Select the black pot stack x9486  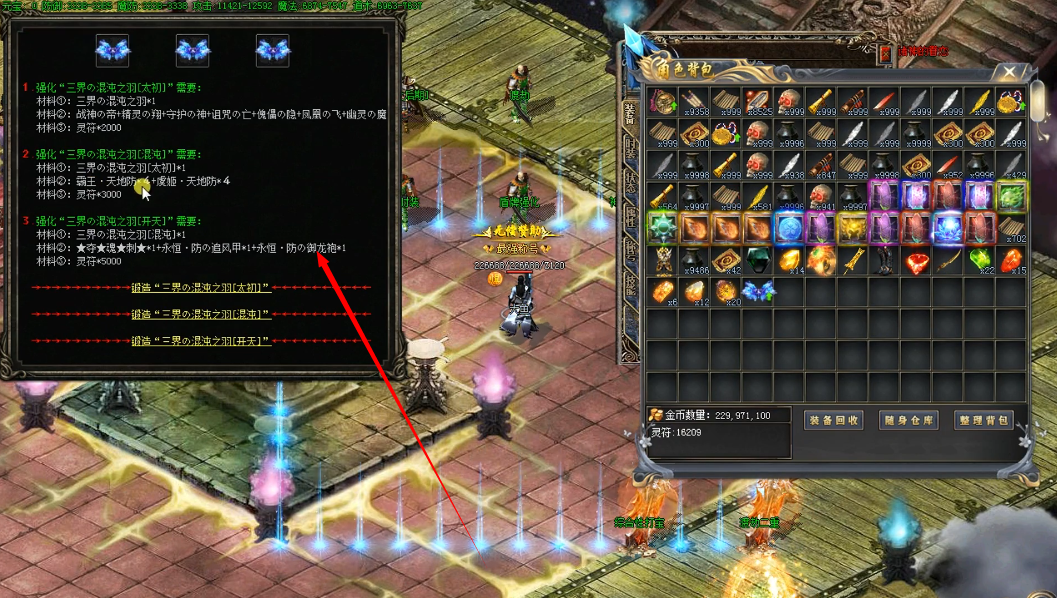pos(693,261)
